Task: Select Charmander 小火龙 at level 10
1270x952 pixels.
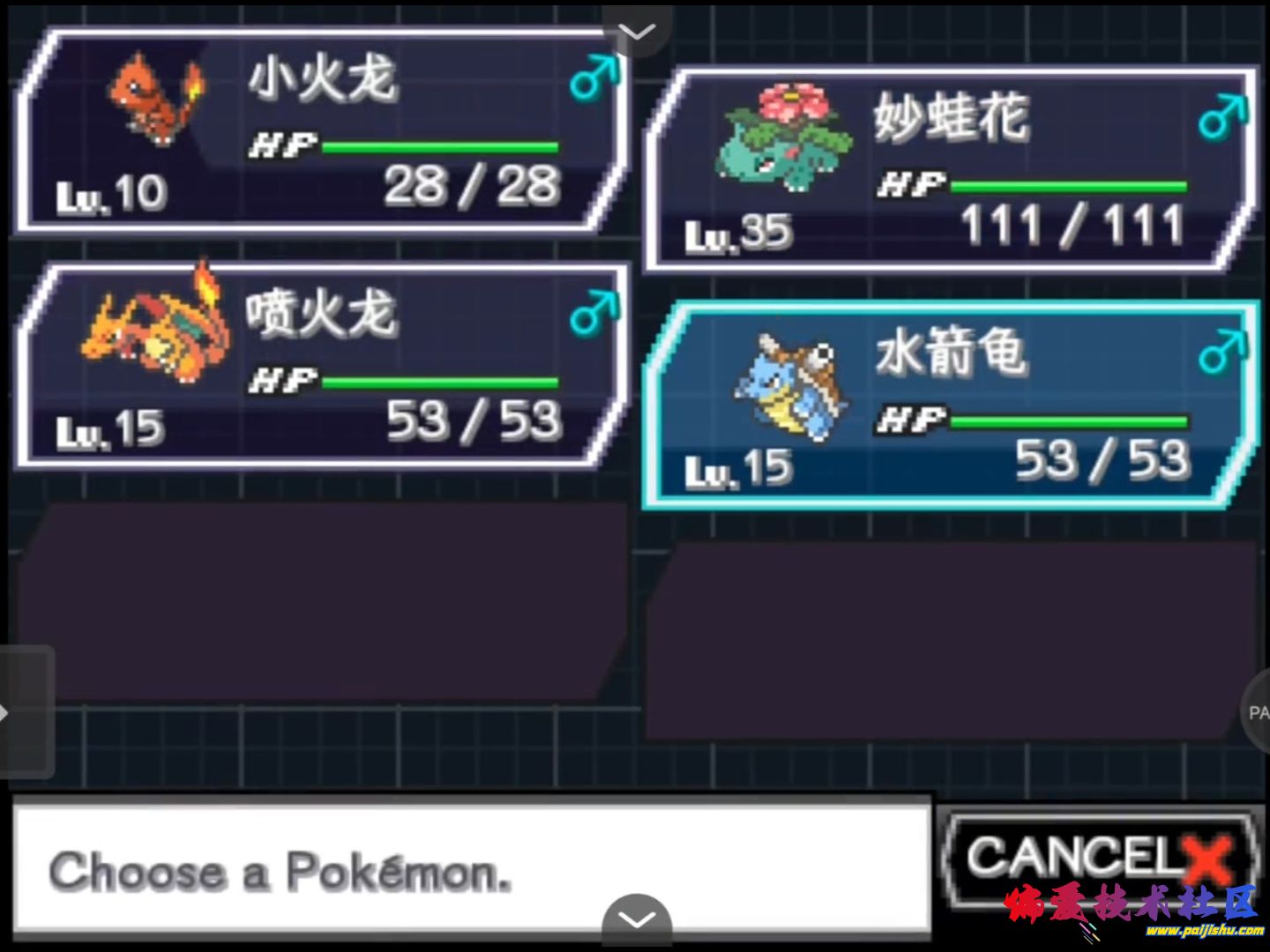Action: pyautogui.click(x=322, y=132)
